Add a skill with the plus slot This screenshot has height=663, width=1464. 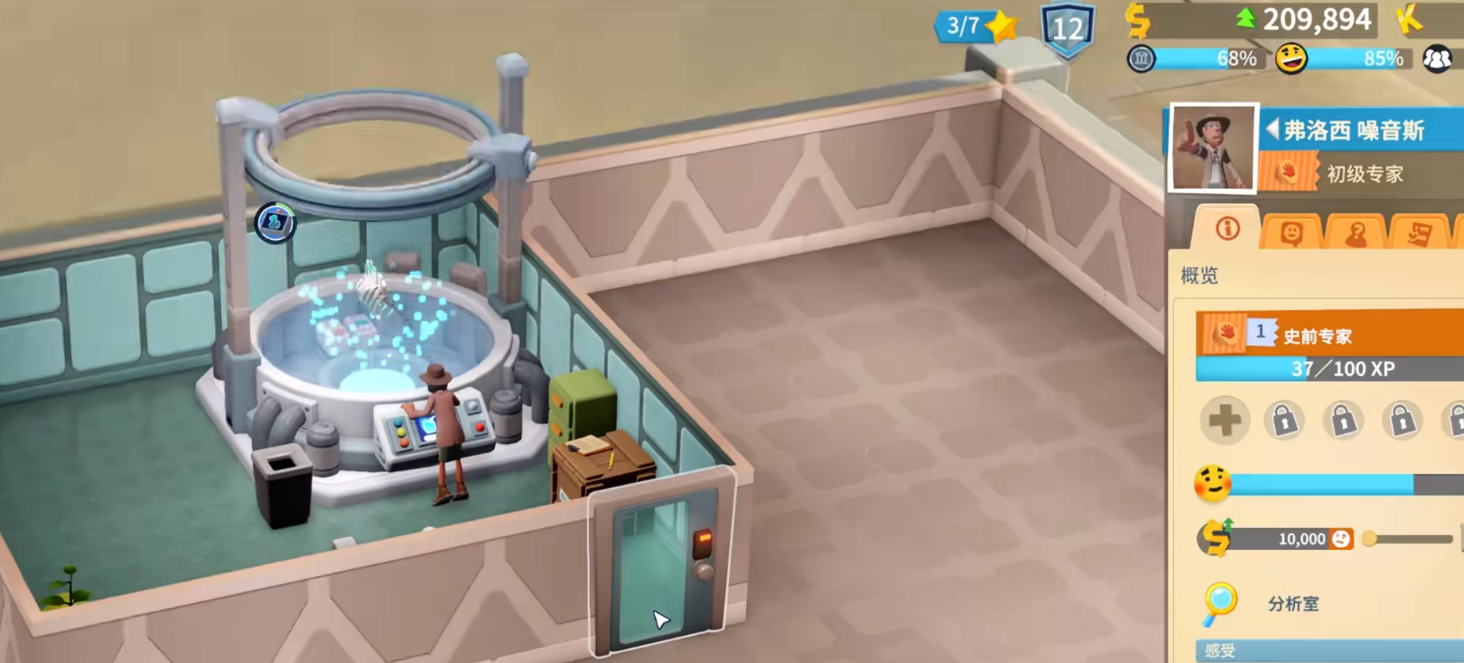1224,421
